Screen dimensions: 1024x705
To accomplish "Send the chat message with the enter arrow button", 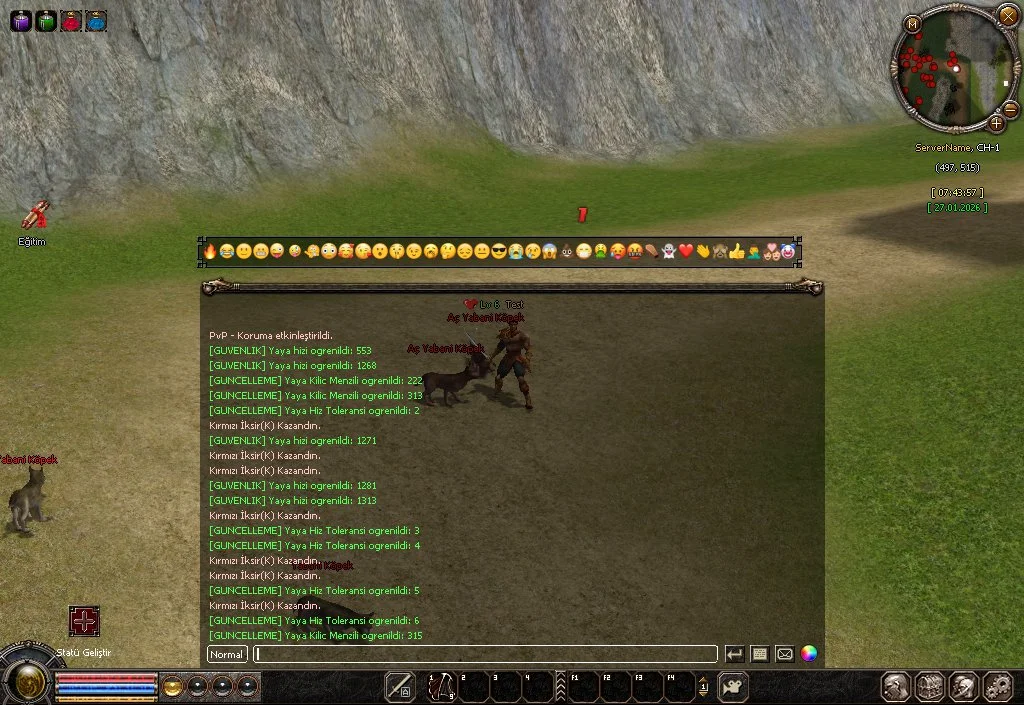I will click(x=734, y=654).
